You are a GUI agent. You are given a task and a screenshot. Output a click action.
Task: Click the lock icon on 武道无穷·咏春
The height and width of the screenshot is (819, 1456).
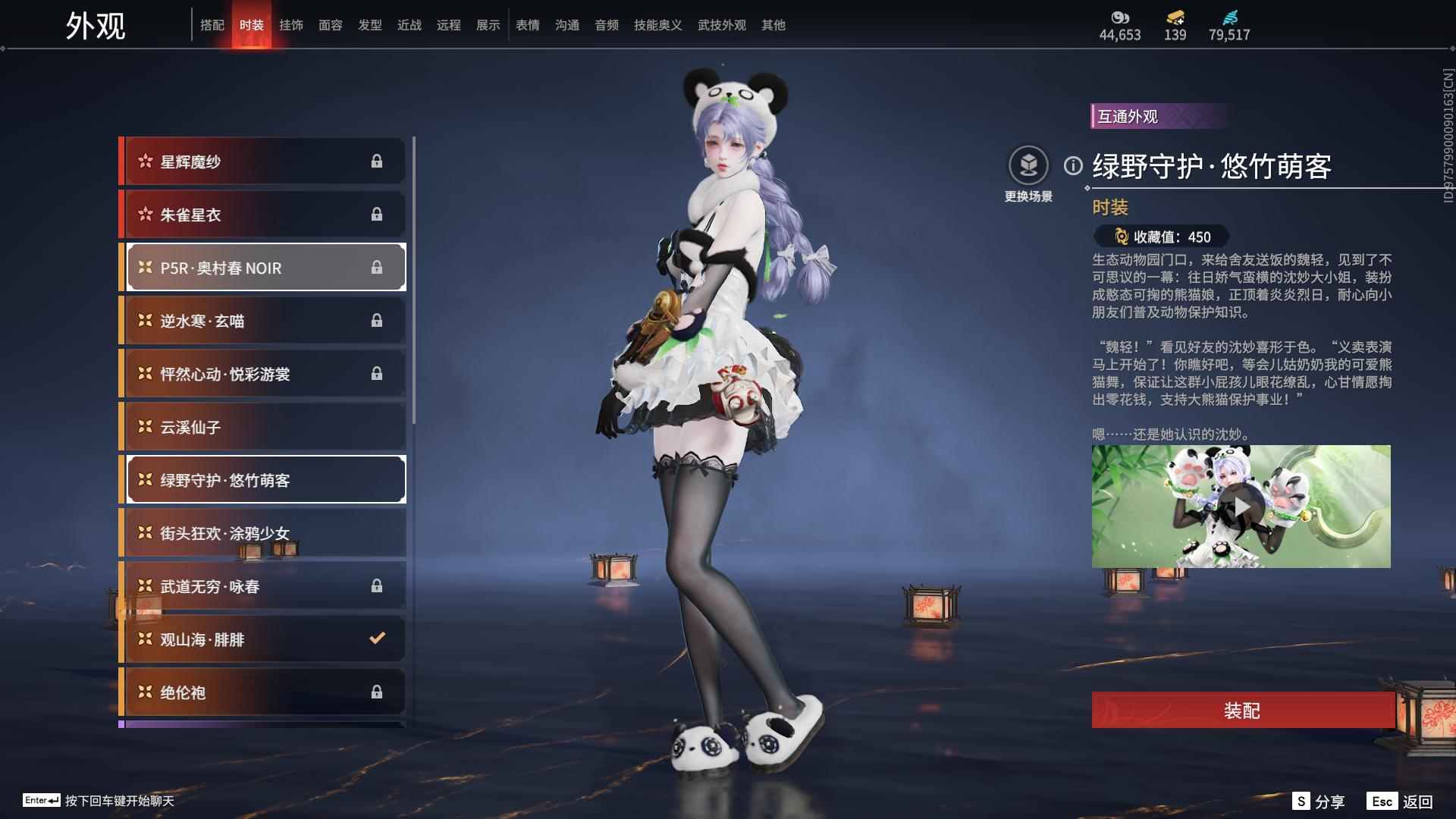(x=378, y=586)
